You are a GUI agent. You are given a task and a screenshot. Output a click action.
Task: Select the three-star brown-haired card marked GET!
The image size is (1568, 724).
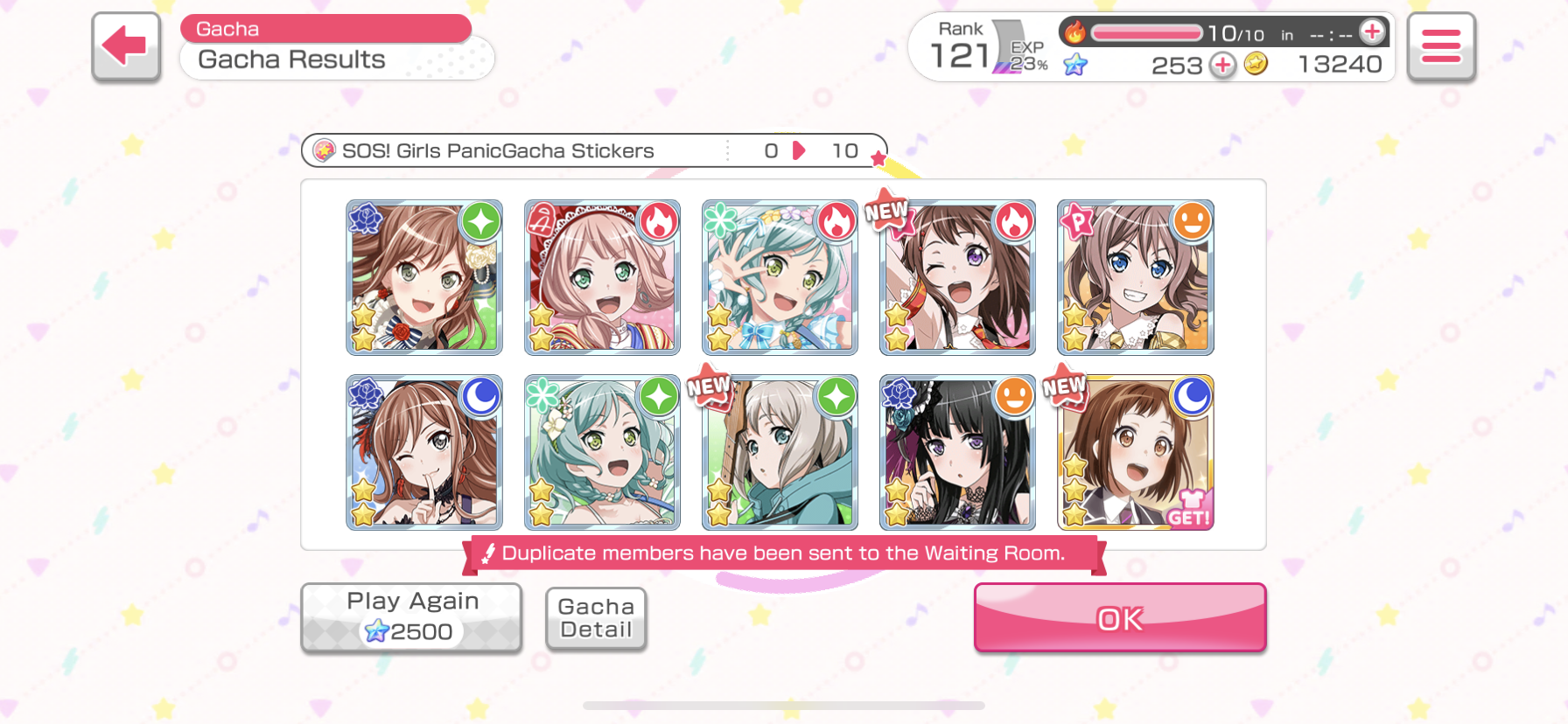pos(1135,453)
